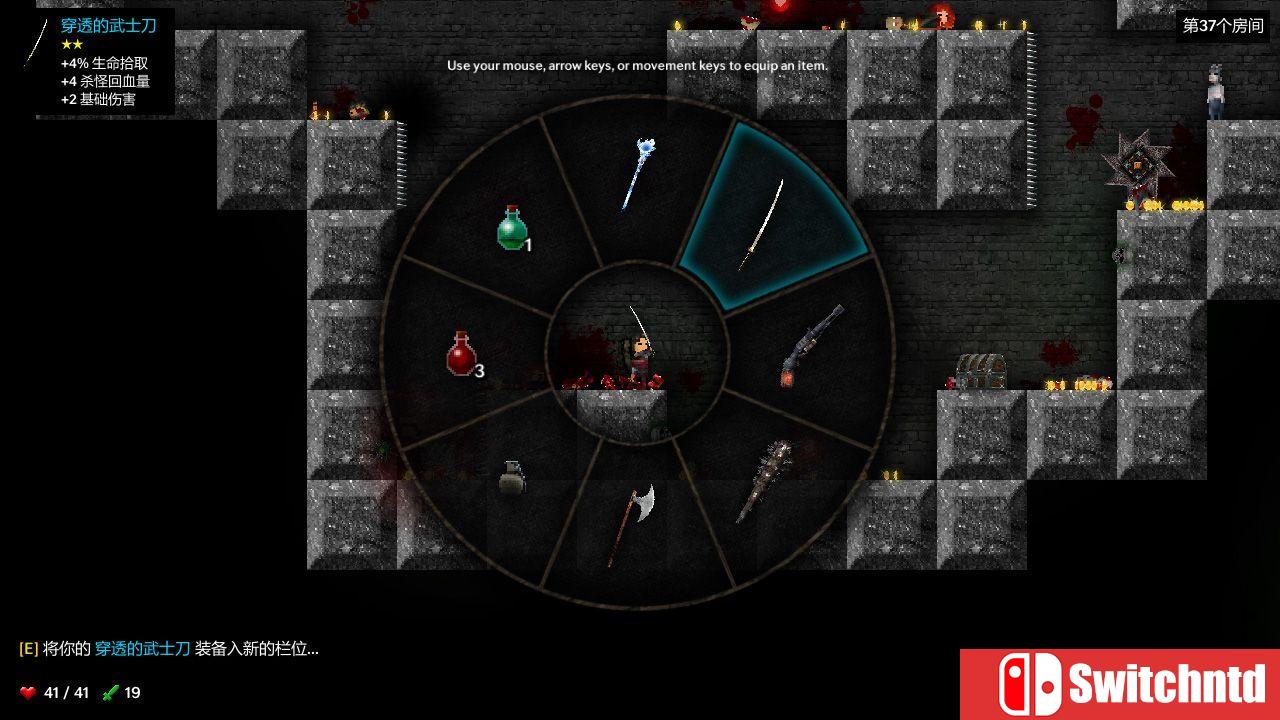Choose the grenade item slot
The width and height of the screenshot is (1280, 720).
511,477
